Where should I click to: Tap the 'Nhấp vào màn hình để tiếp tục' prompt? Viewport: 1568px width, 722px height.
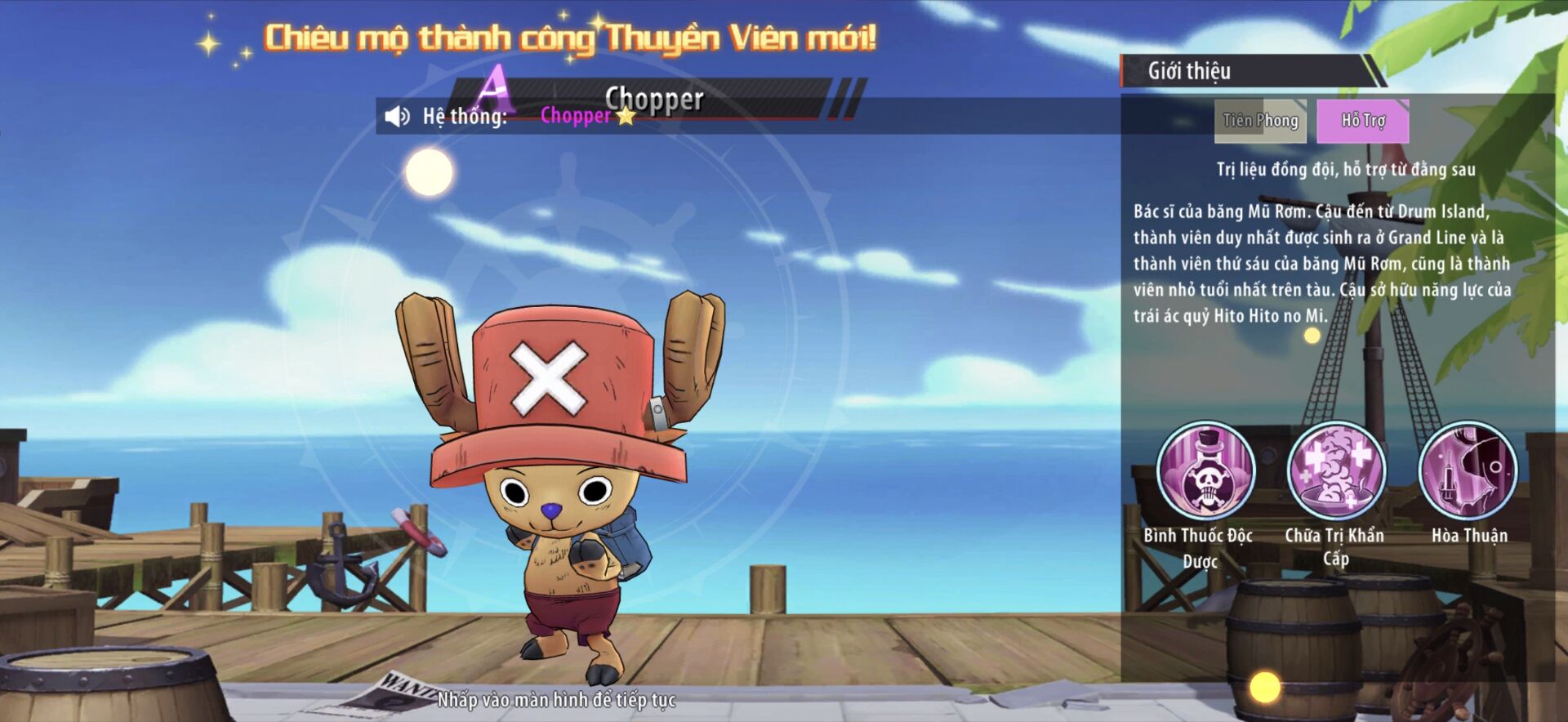(x=556, y=700)
